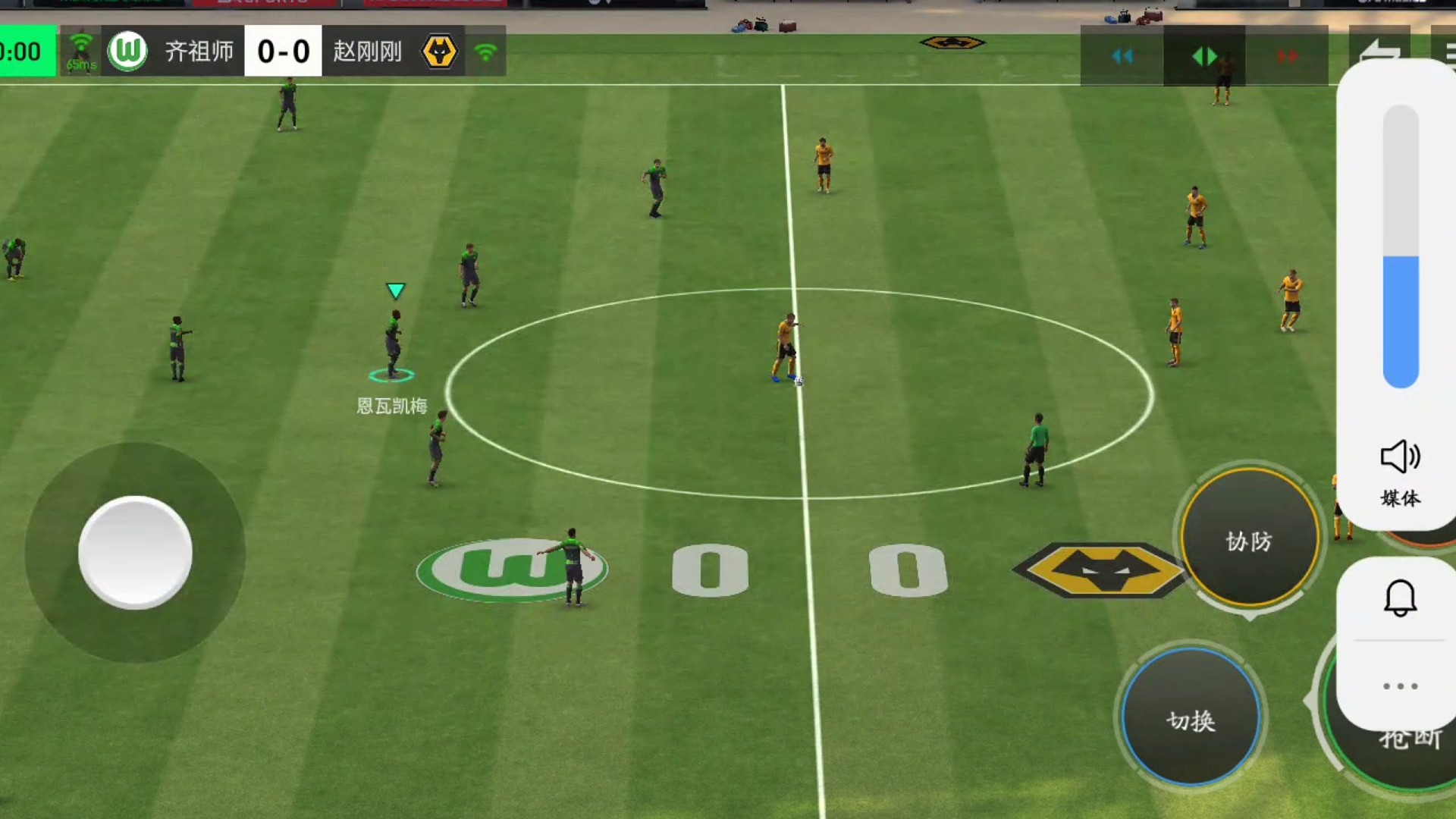Tap the 协防 assist-defend button
The width and height of the screenshot is (1456, 819).
[x=1249, y=539]
